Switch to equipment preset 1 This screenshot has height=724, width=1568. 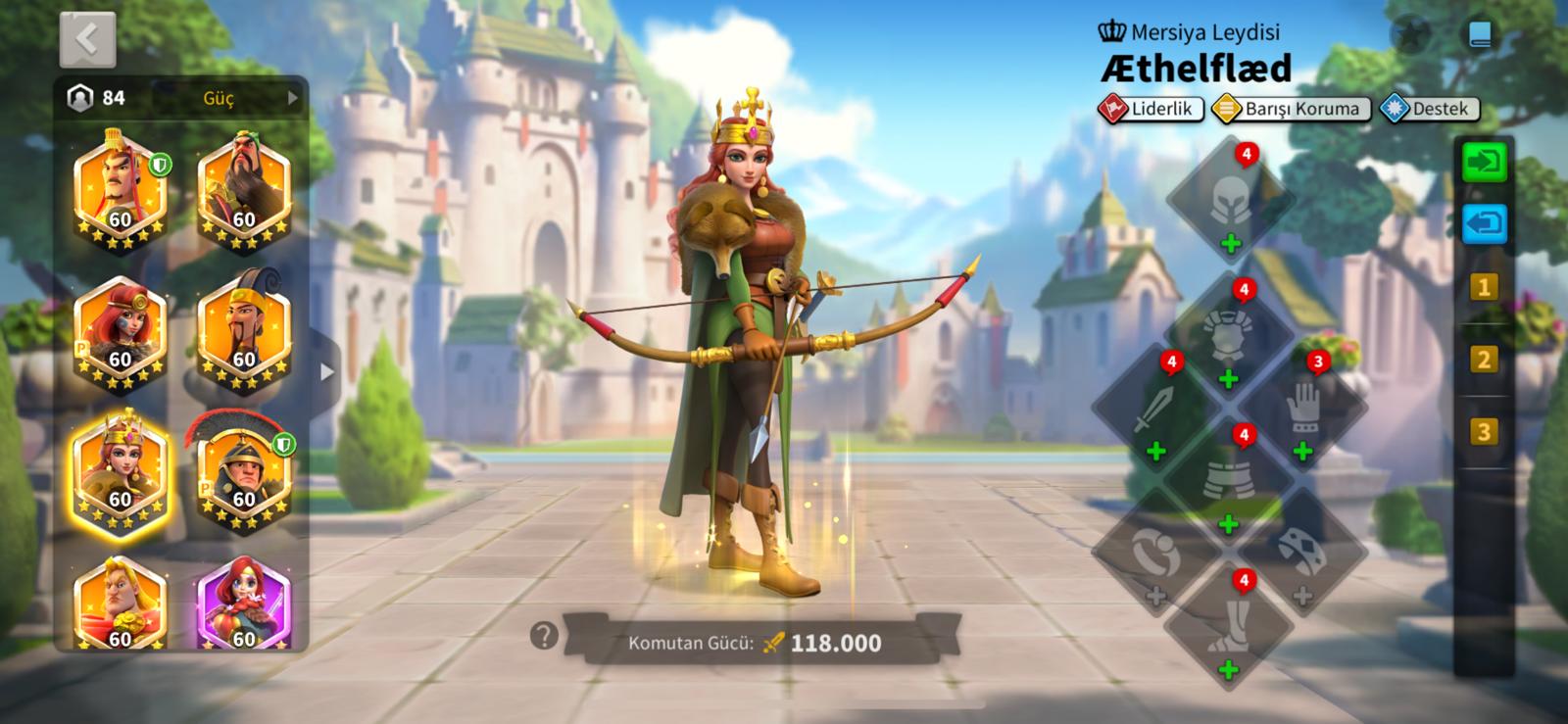[x=1483, y=287]
